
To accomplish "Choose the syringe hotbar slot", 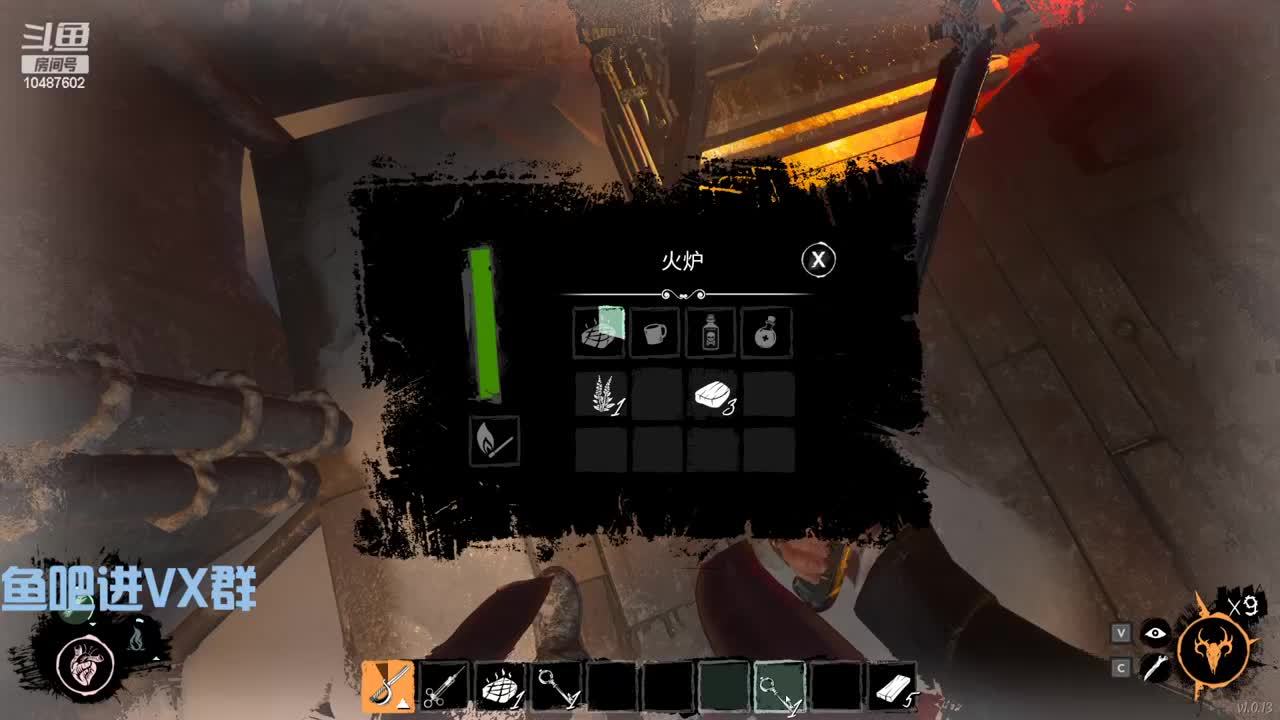I will [x=444, y=686].
